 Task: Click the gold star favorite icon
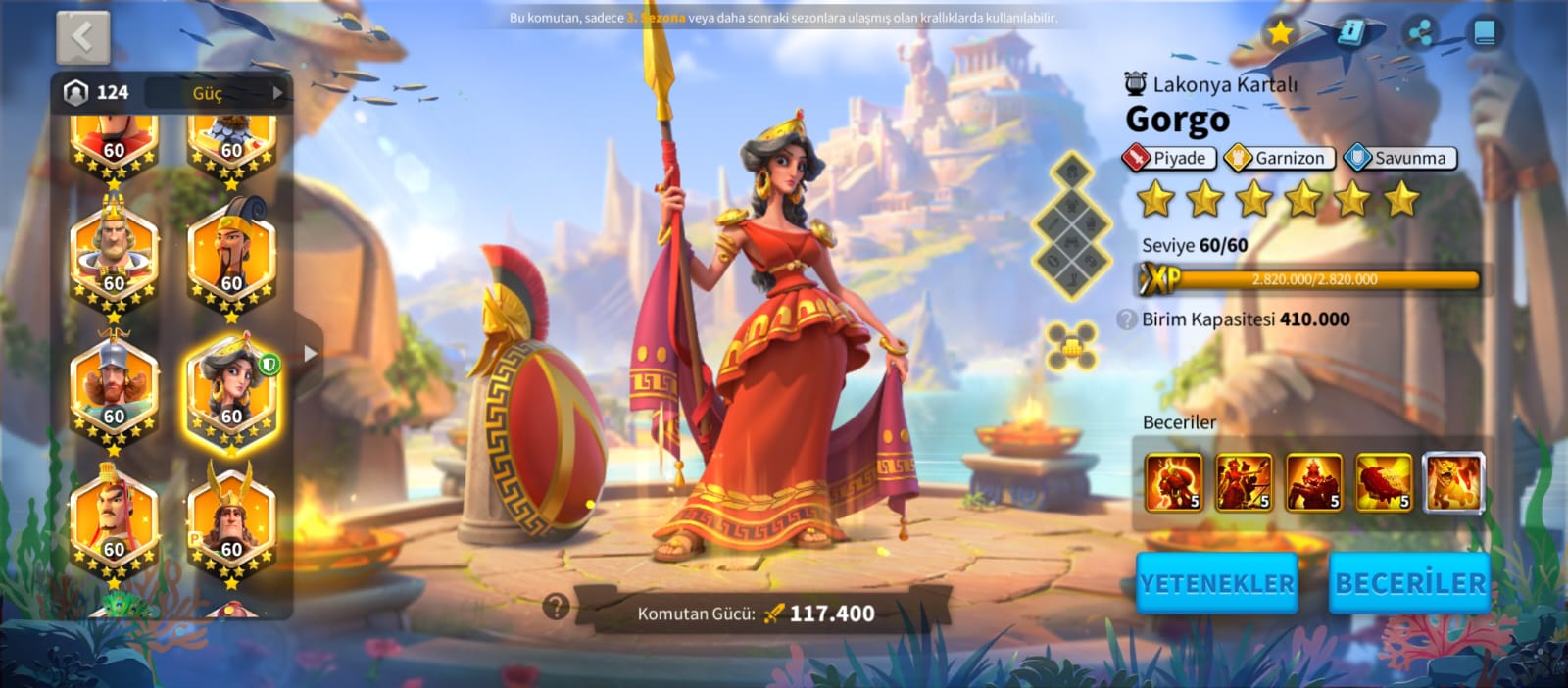1279,33
